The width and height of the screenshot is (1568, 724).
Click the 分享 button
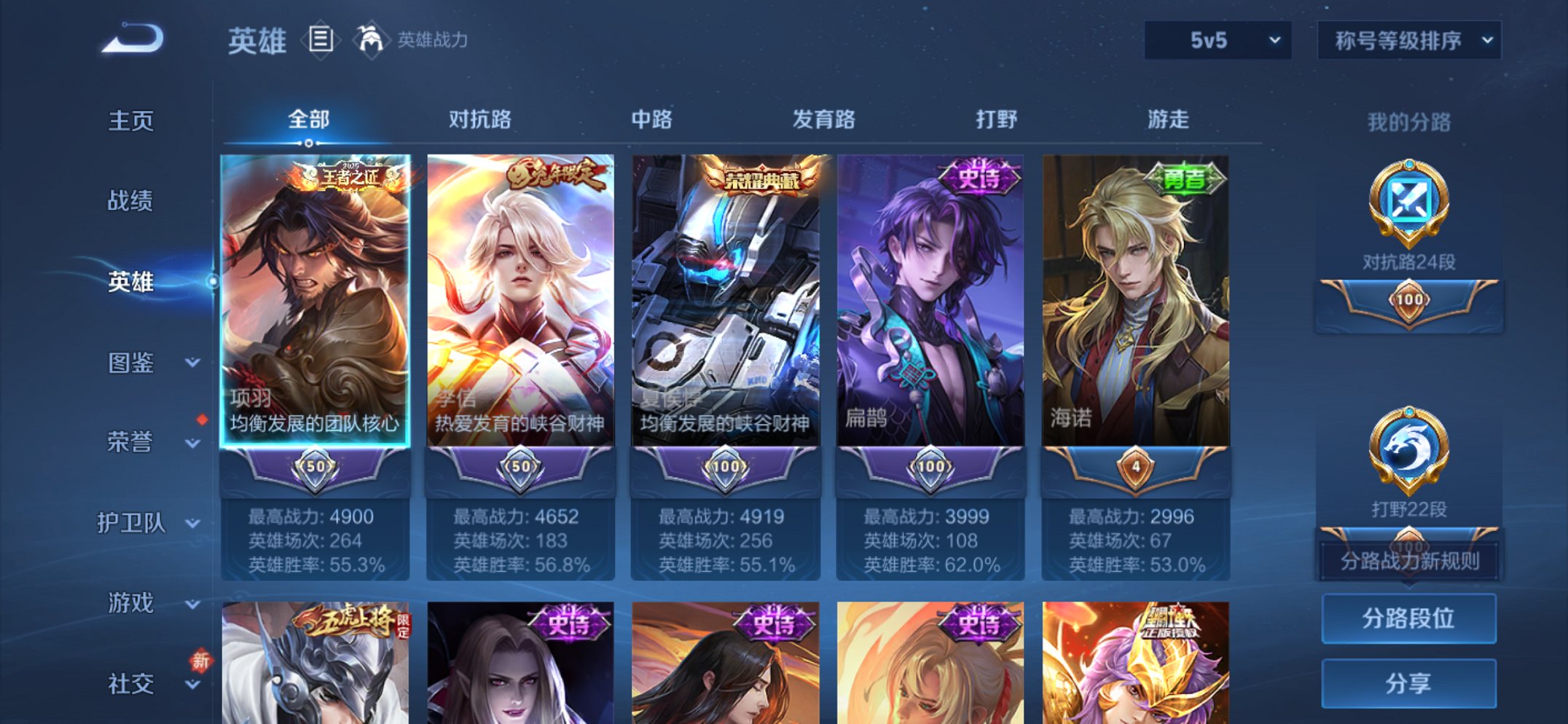tap(1408, 683)
